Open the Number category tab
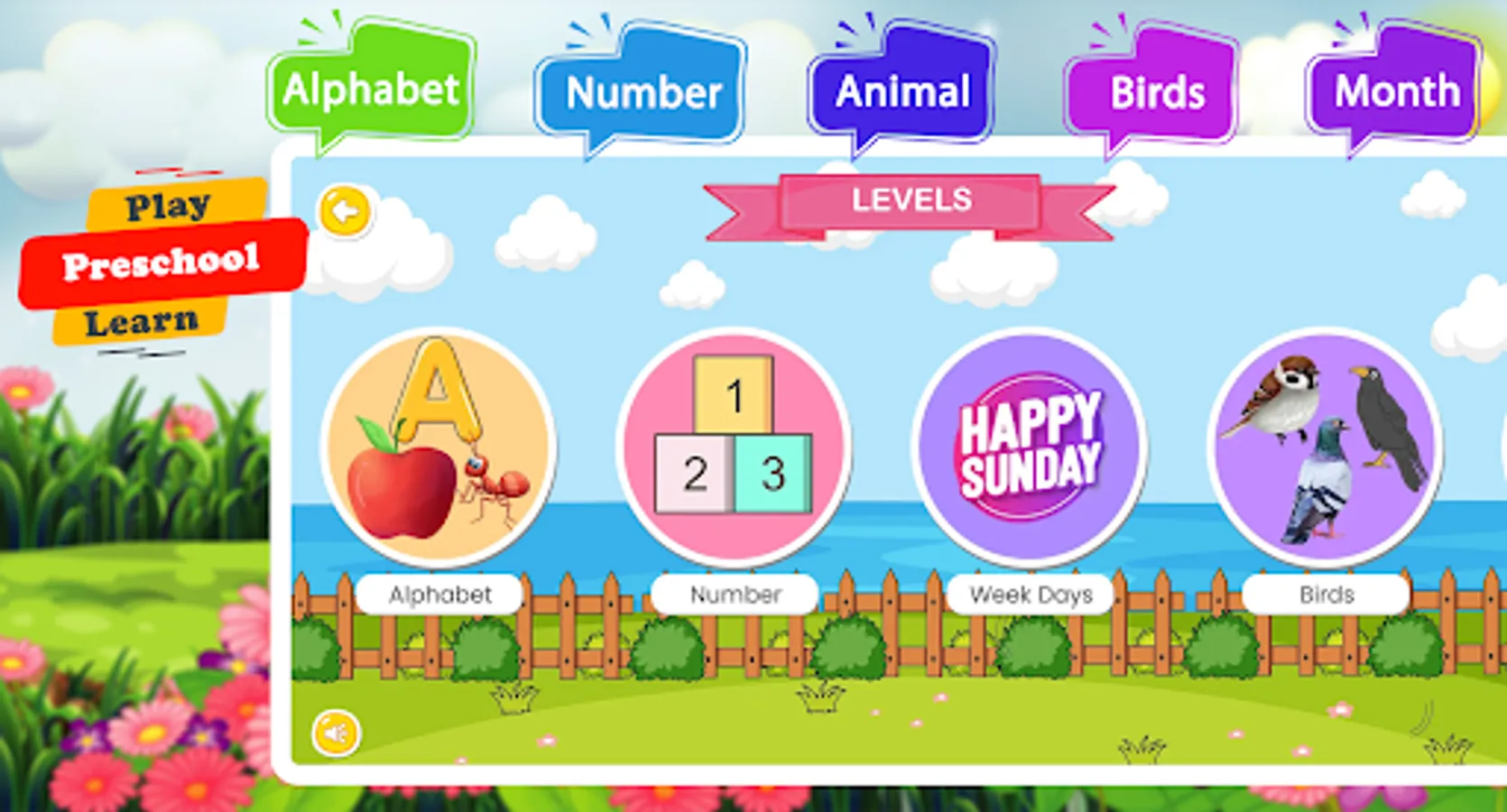The height and width of the screenshot is (812, 1507). point(641,90)
